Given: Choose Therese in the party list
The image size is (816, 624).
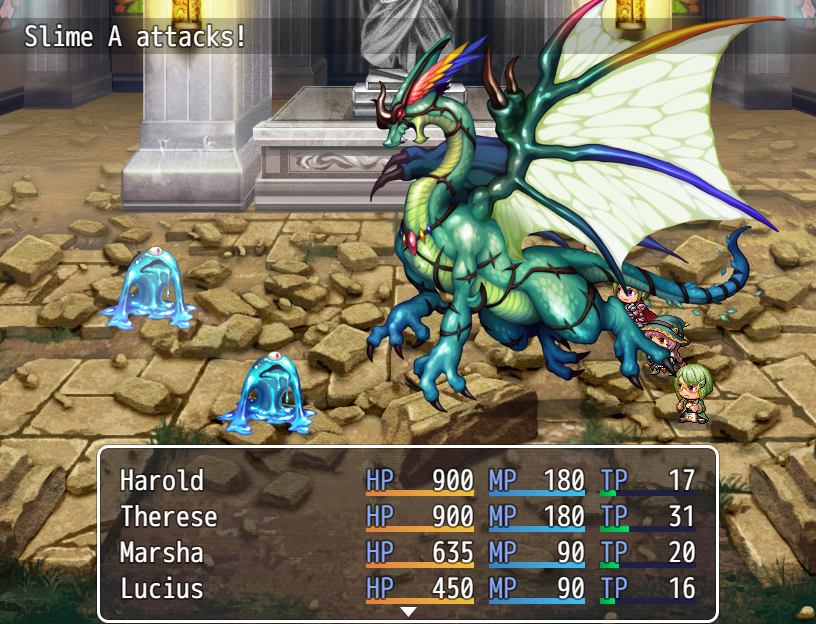Looking at the screenshot, I should [407, 517].
